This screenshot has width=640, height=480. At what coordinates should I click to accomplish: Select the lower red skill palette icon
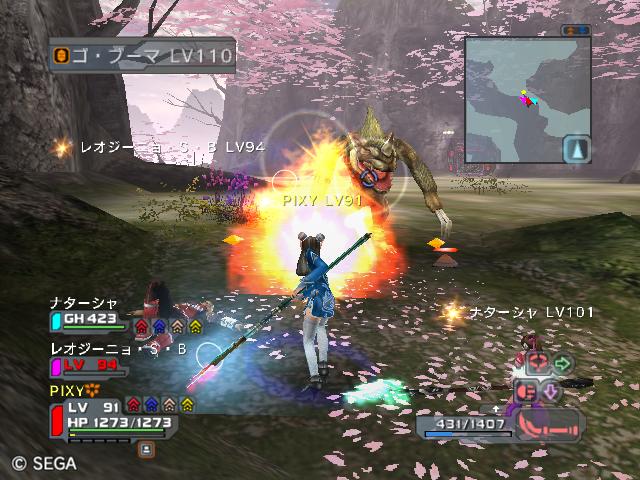click(x=525, y=391)
